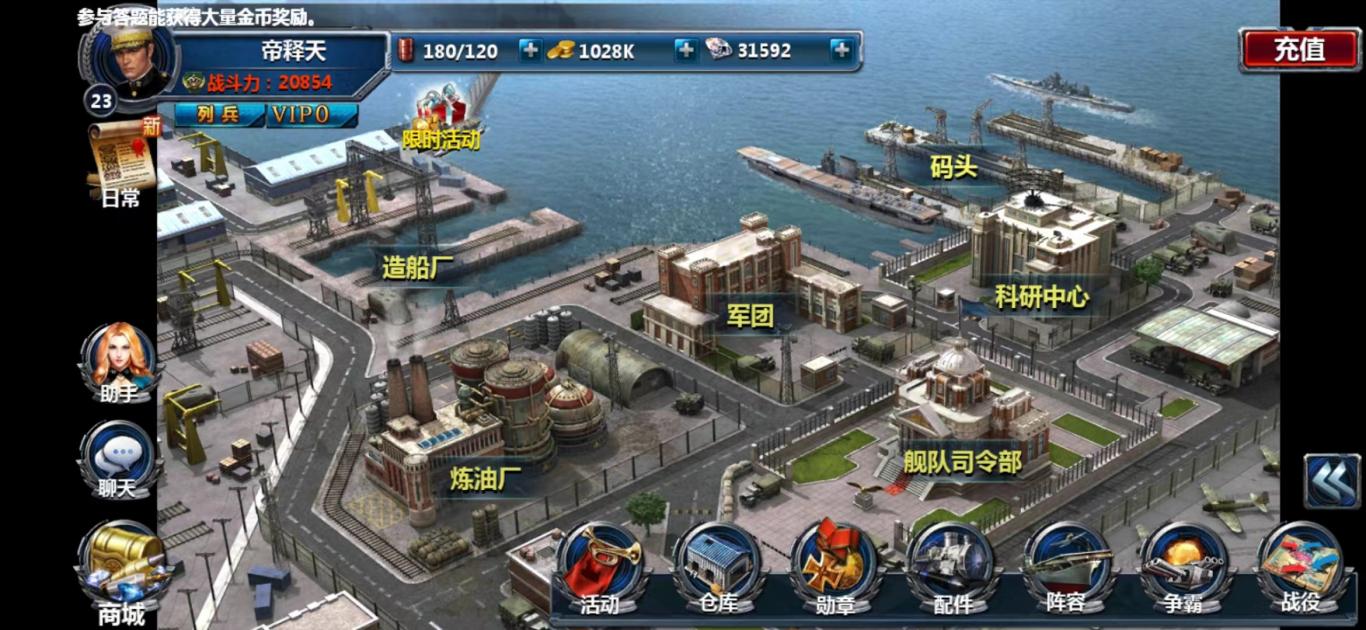Open the 日常 daily tasks scroll

point(122,160)
